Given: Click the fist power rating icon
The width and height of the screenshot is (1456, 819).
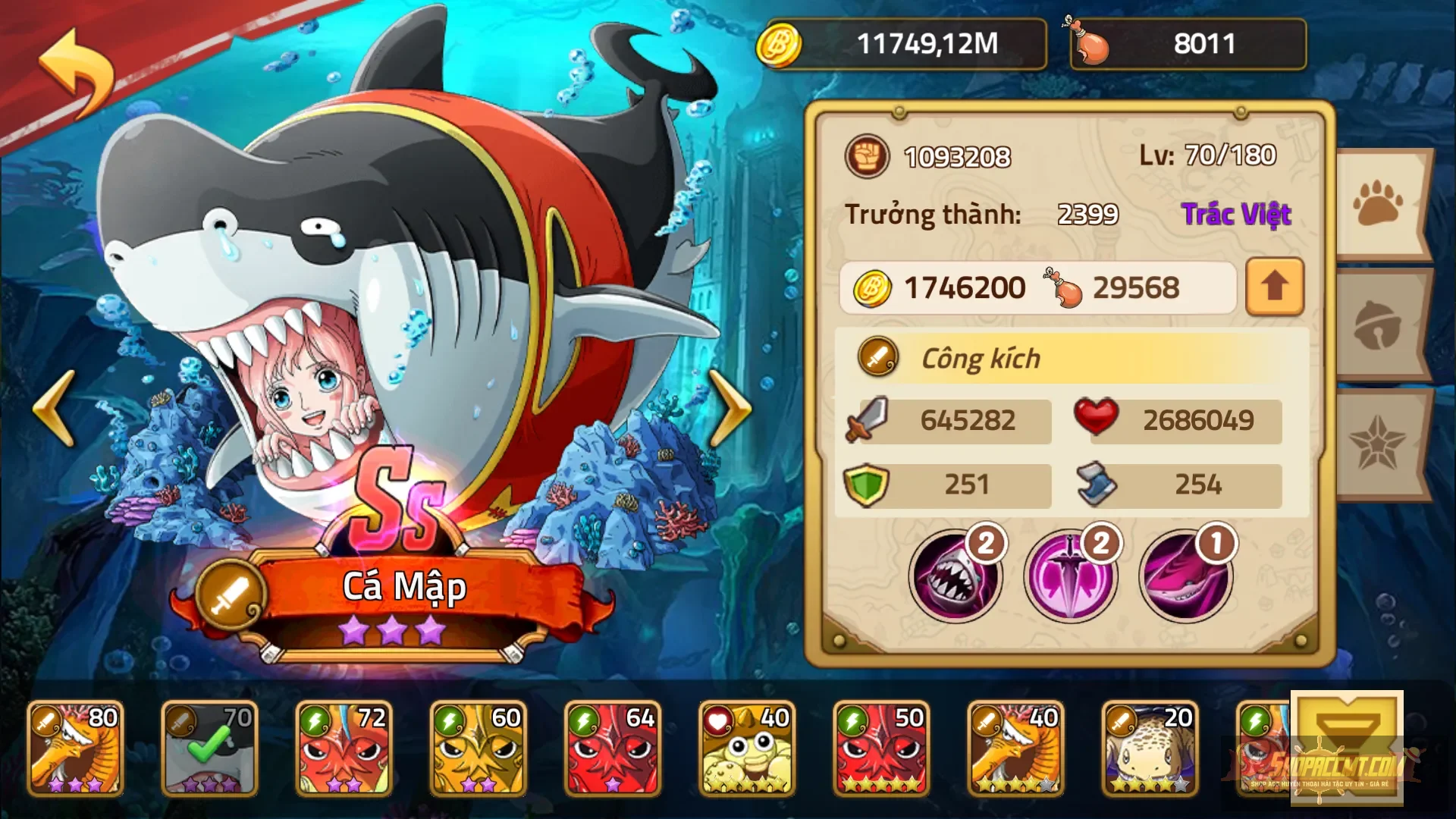Looking at the screenshot, I should click(867, 157).
